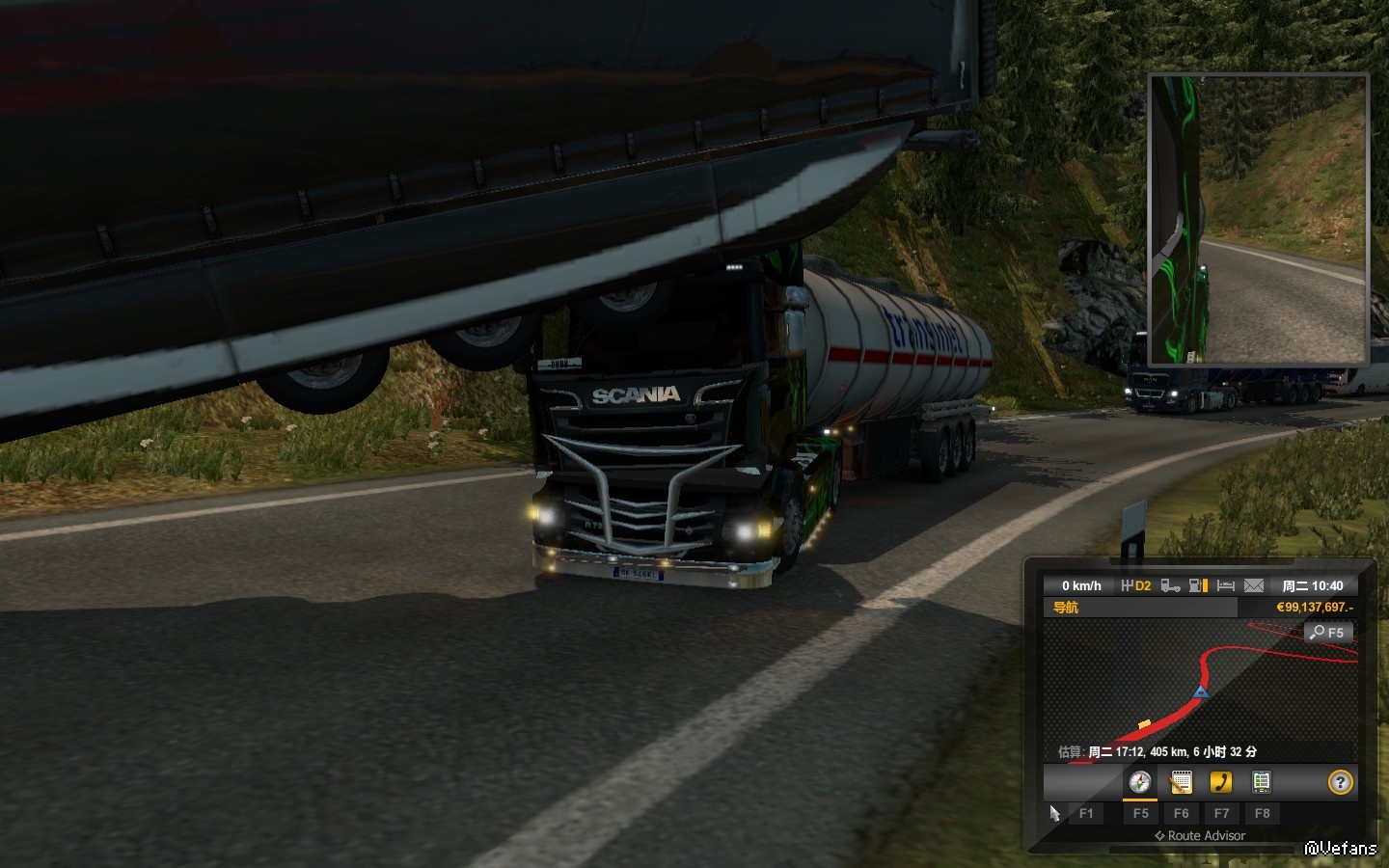Open the question mark help button
The height and width of the screenshot is (868, 1389).
tap(1340, 782)
